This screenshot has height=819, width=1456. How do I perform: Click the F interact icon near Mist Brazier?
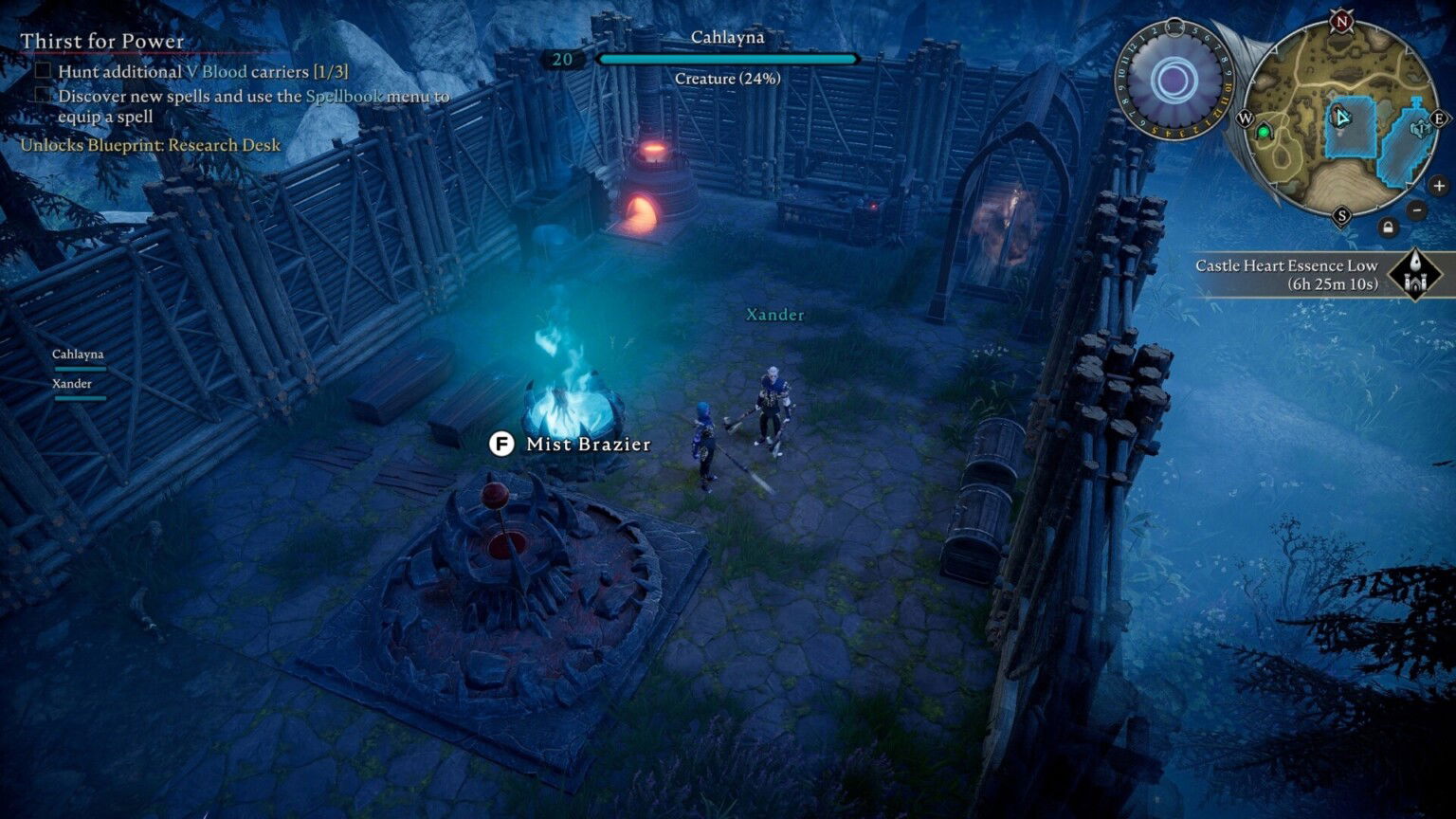tap(501, 444)
